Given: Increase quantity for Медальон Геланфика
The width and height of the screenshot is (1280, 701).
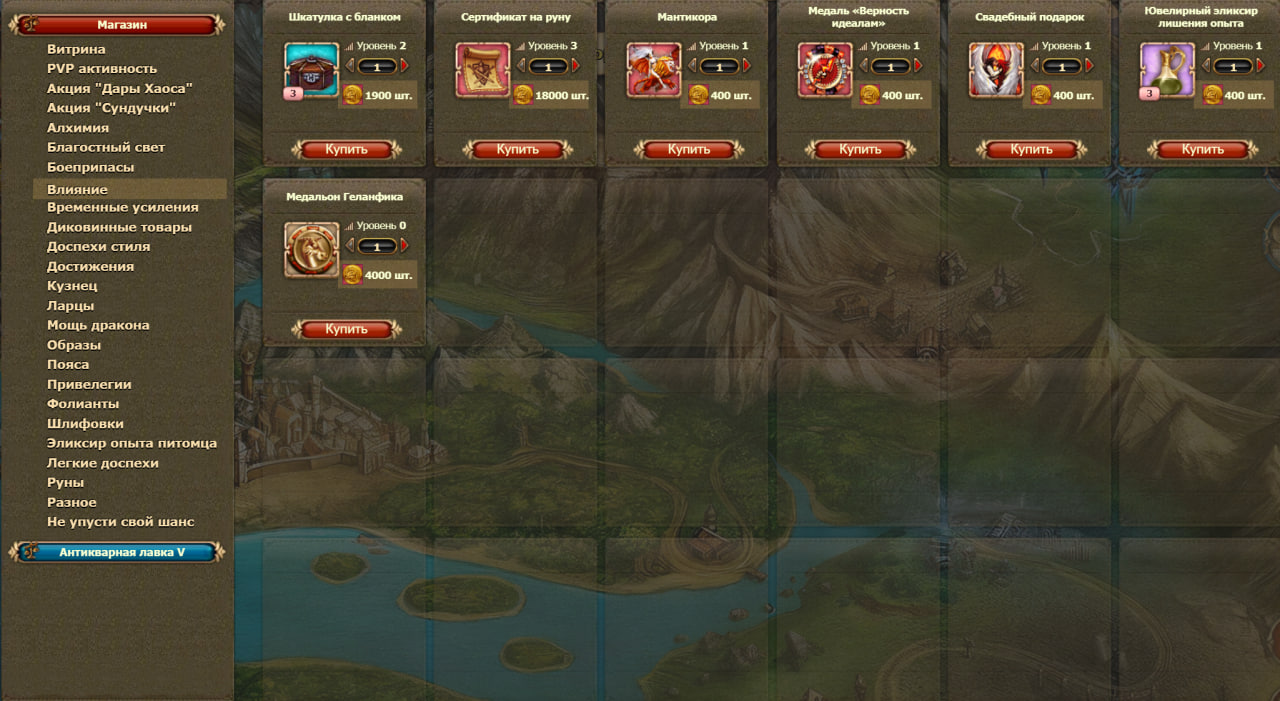Looking at the screenshot, I should click(404, 246).
